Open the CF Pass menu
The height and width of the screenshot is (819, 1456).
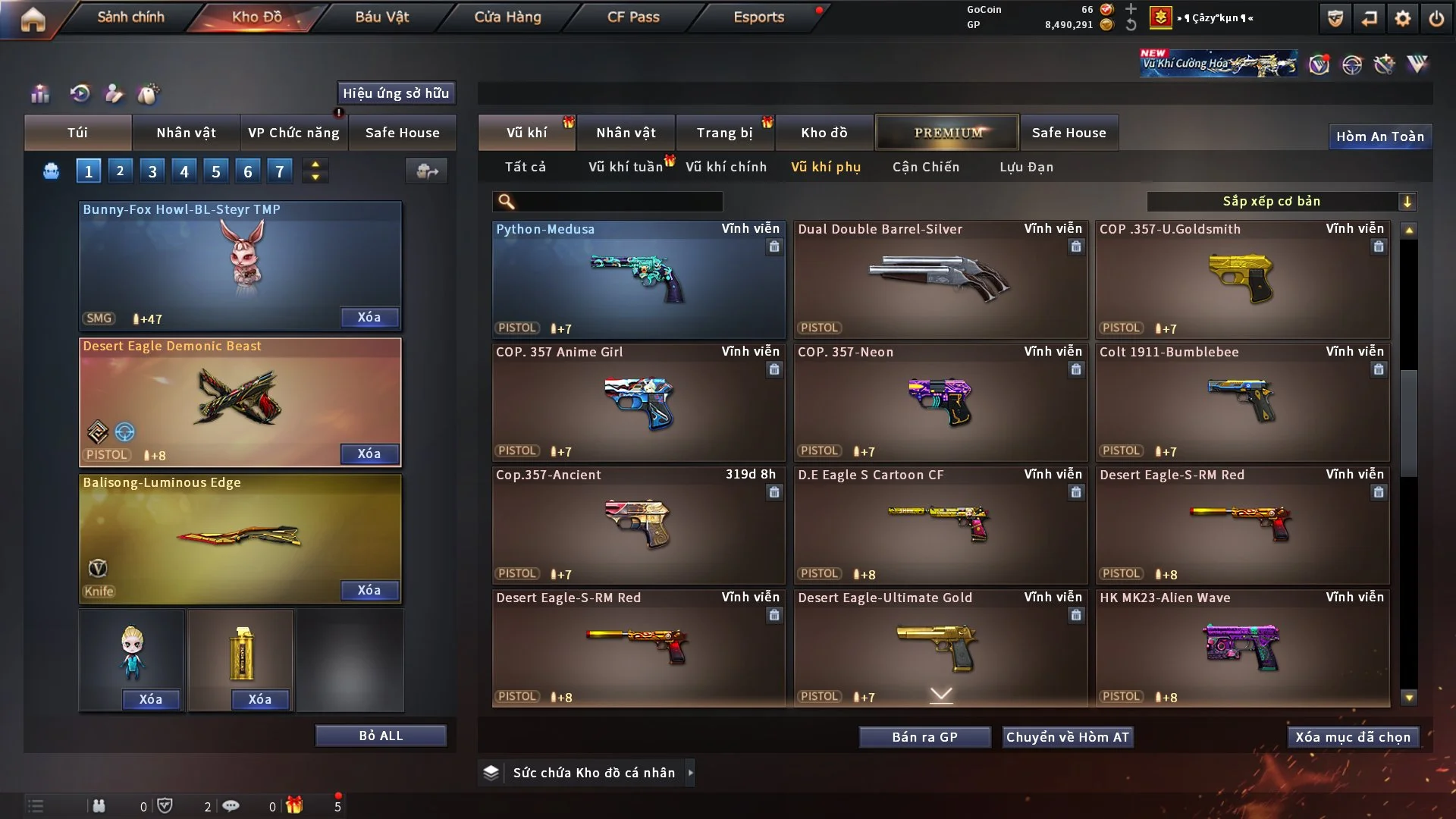pos(633,17)
